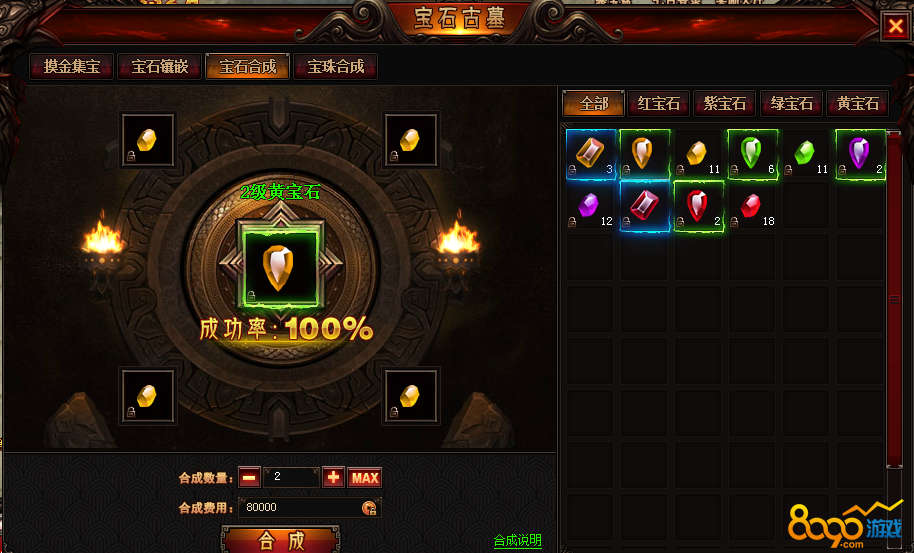
Task: Filter by 黄宝石 gems
Action: tap(858, 104)
